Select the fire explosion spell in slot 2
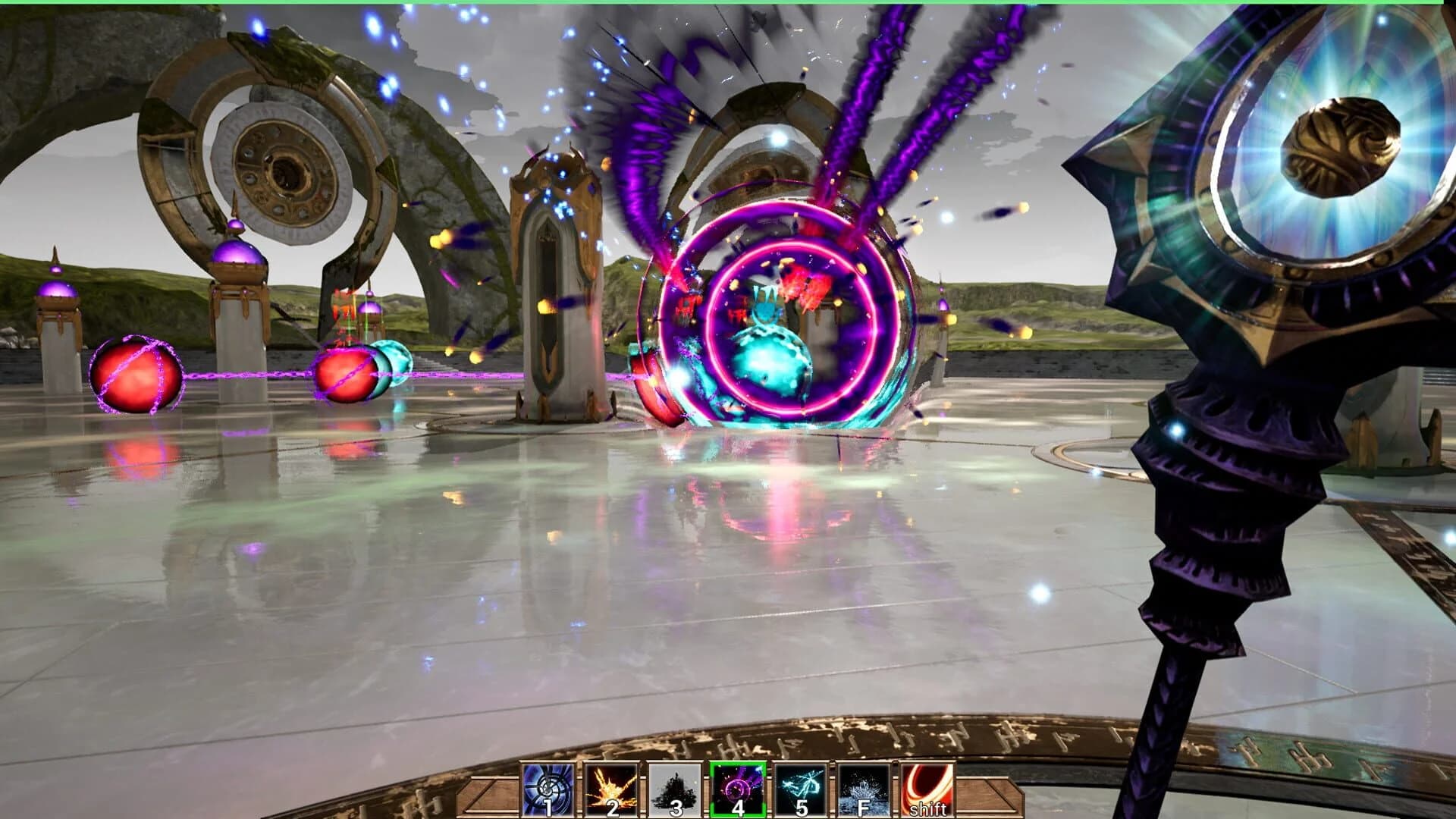Image resolution: width=1456 pixels, height=819 pixels. pos(612,789)
